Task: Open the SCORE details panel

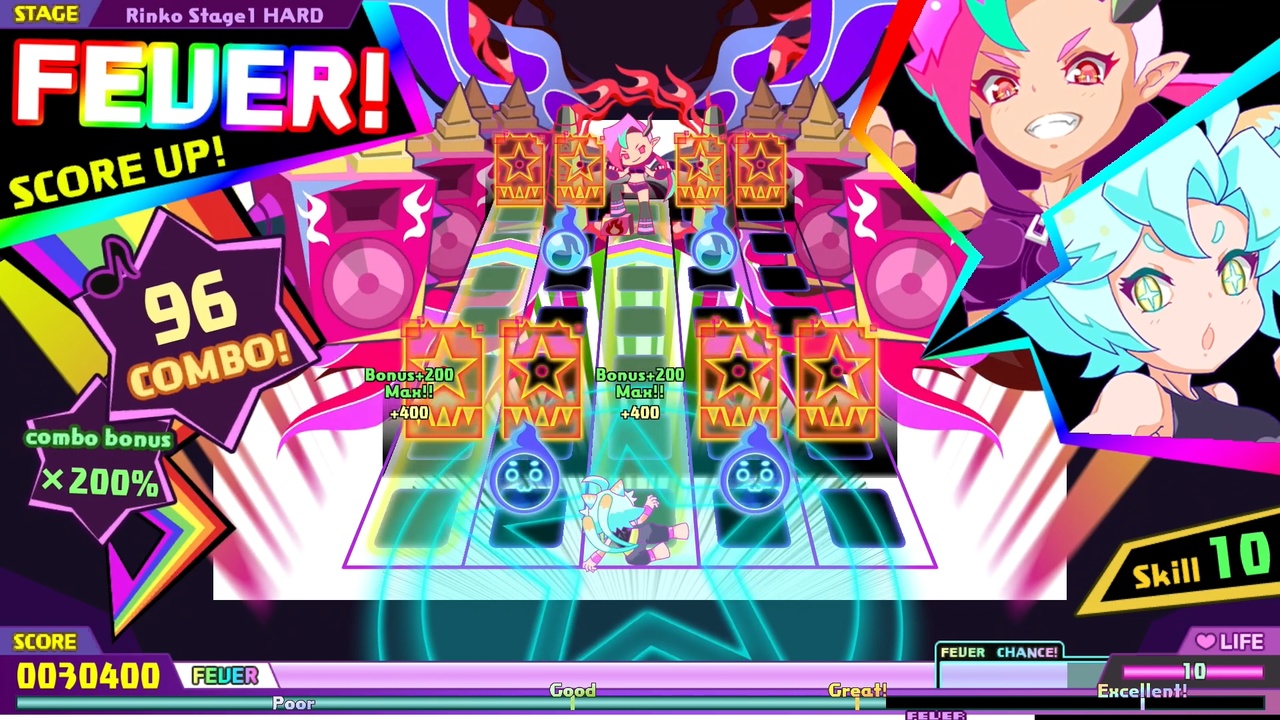Action: (48, 641)
